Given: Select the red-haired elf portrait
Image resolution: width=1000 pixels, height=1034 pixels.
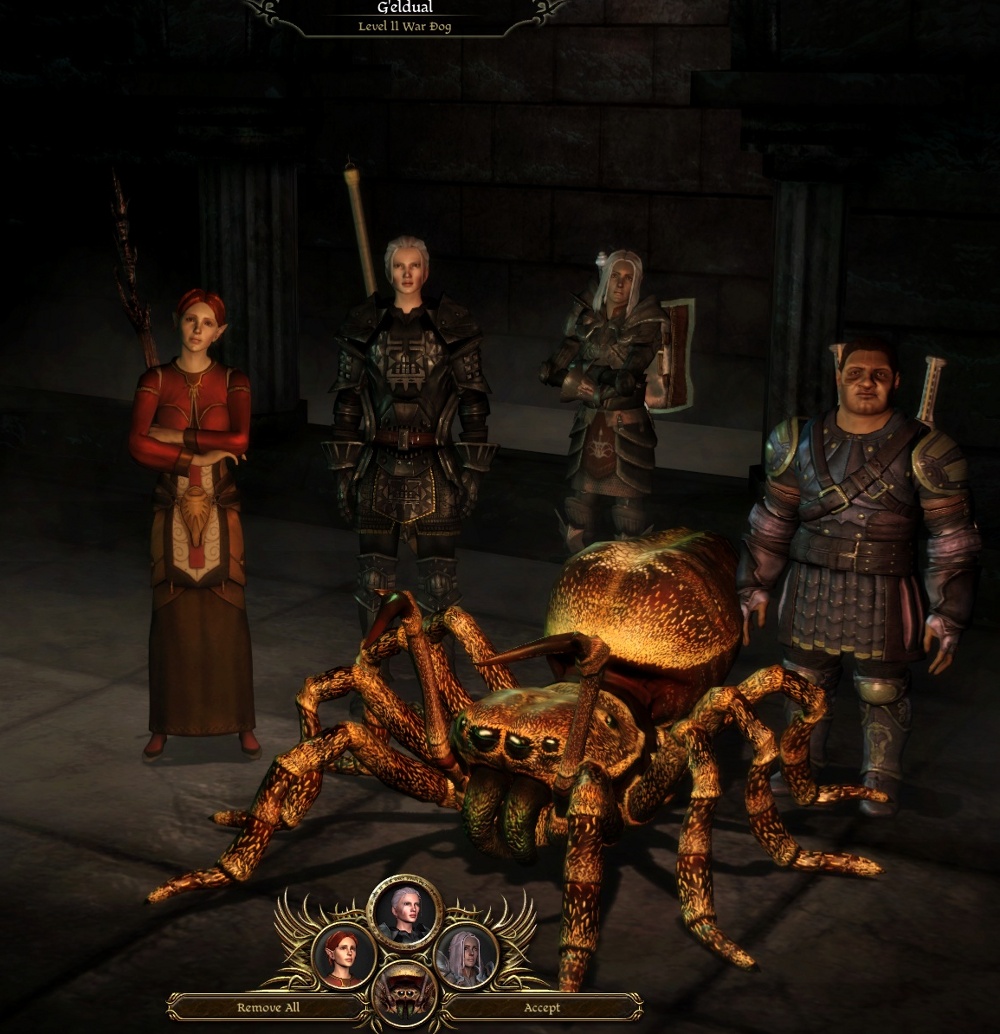Looking at the screenshot, I should click(x=344, y=957).
